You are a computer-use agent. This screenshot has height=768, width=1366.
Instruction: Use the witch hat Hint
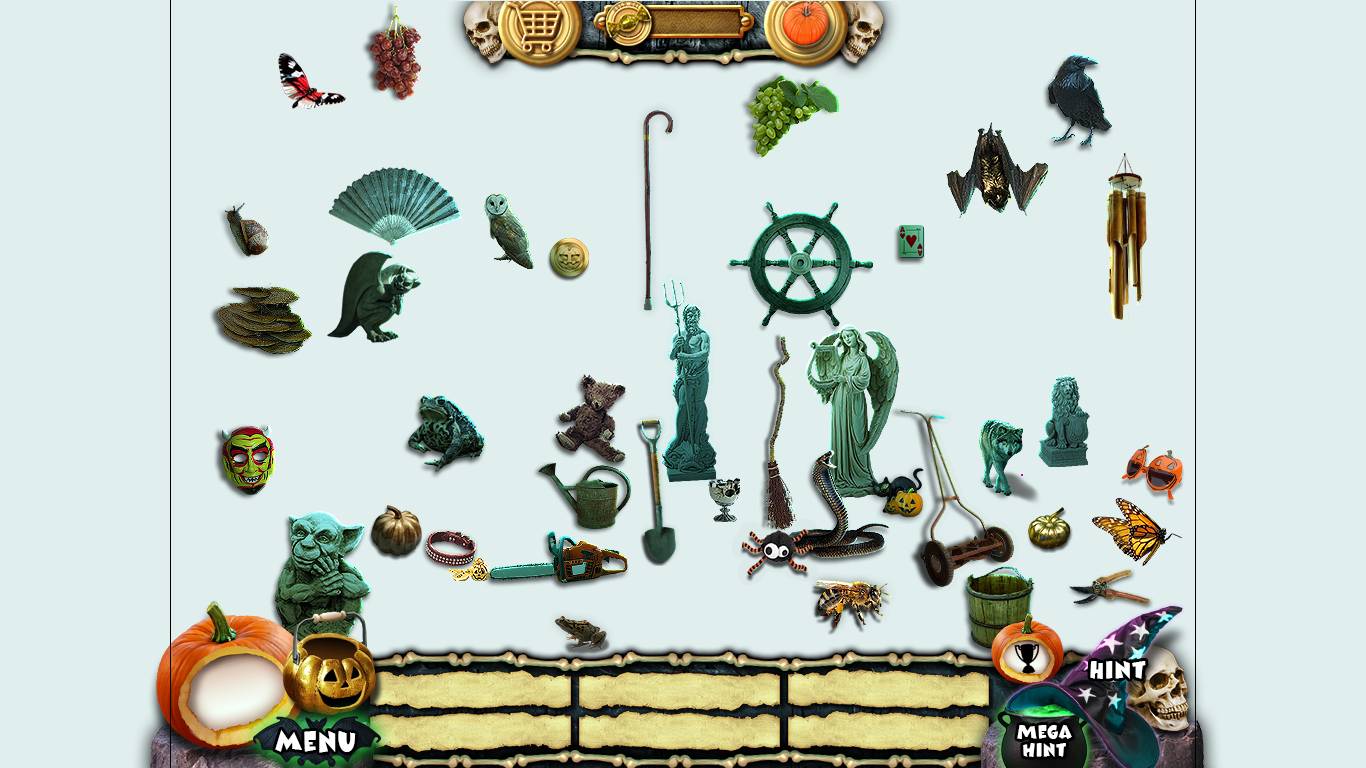pos(1118,668)
